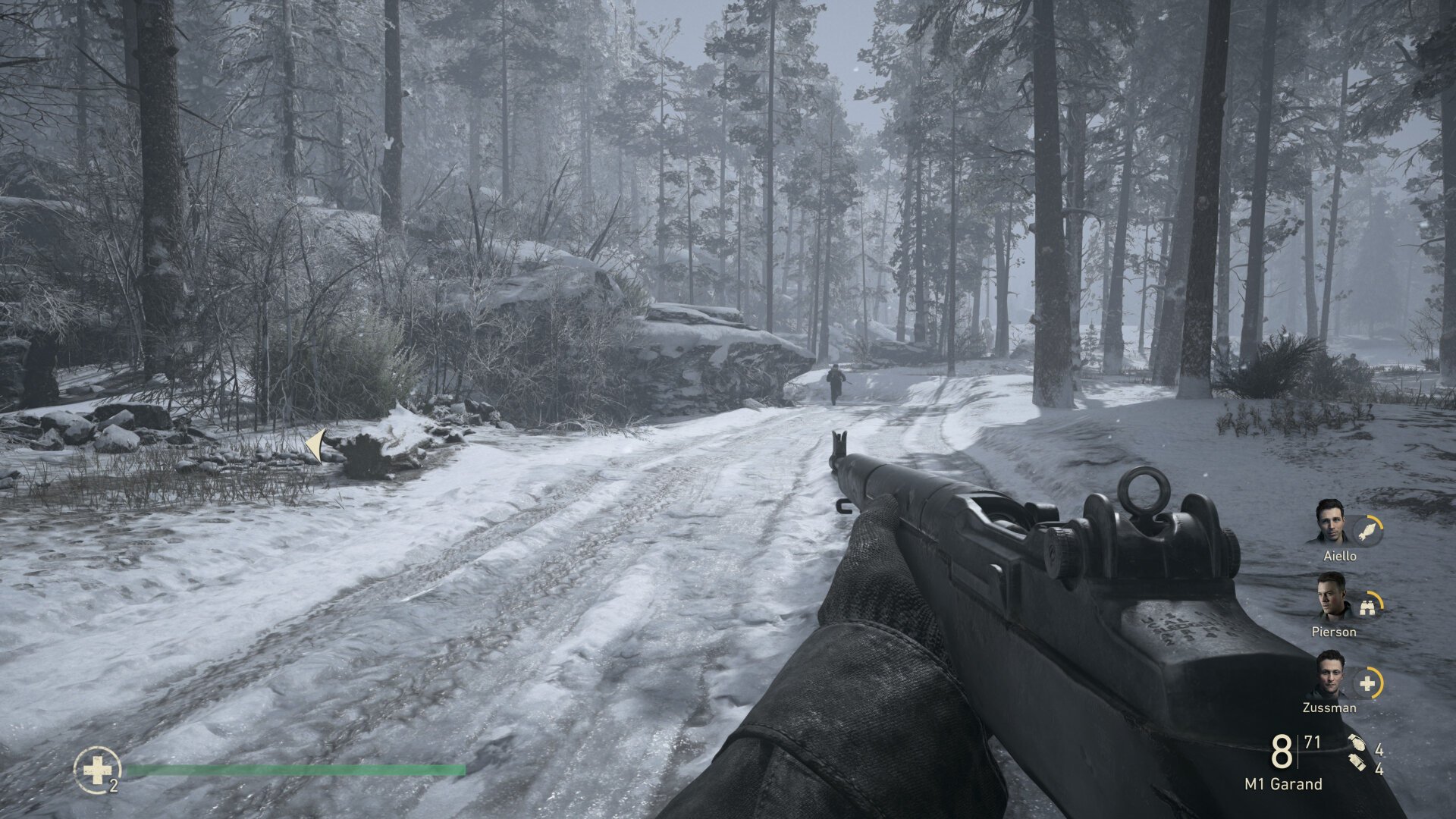
Task: Select Aiello's squad portrait
Action: (x=1329, y=521)
